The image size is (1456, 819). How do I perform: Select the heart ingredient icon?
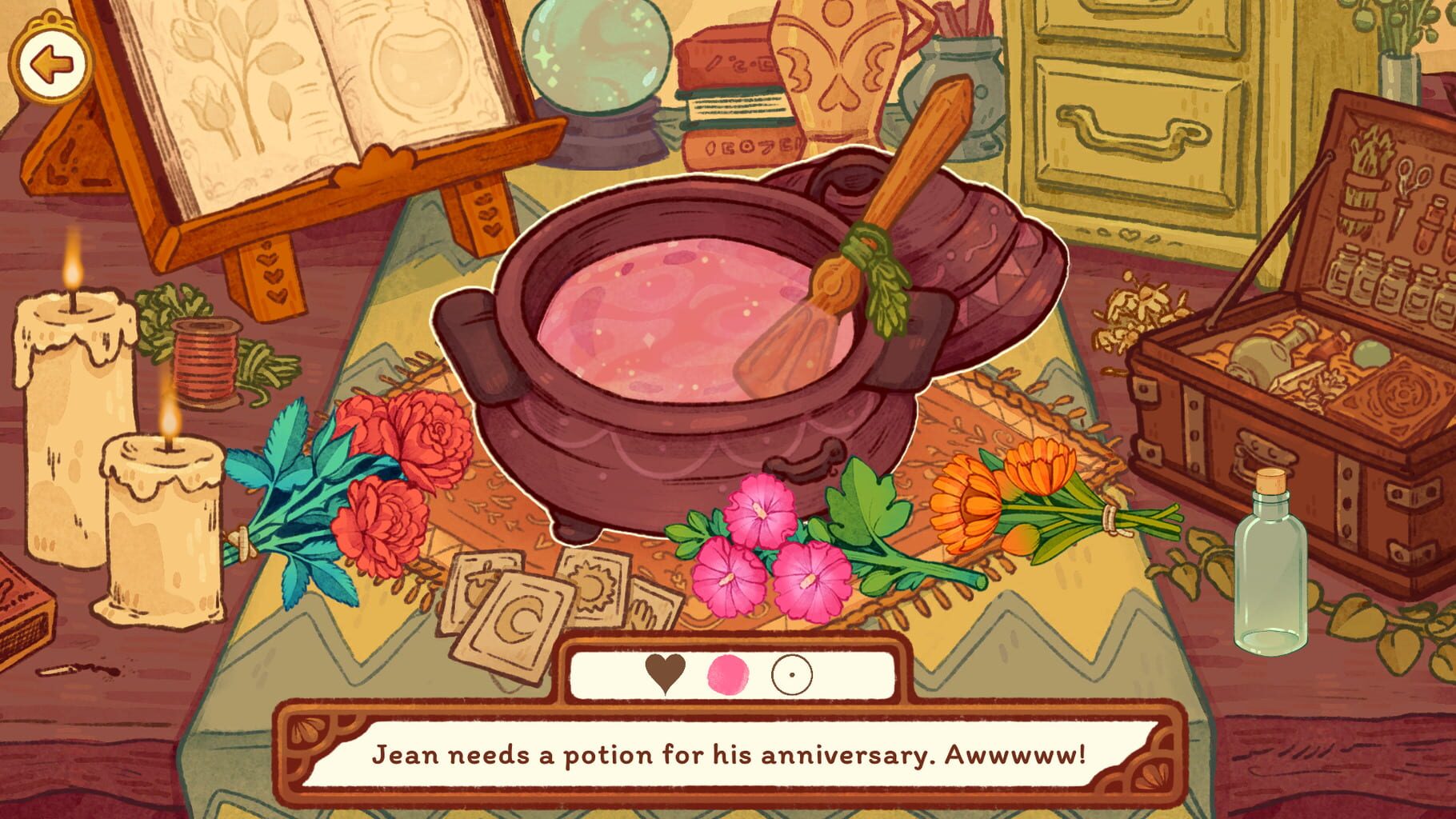[666, 676]
